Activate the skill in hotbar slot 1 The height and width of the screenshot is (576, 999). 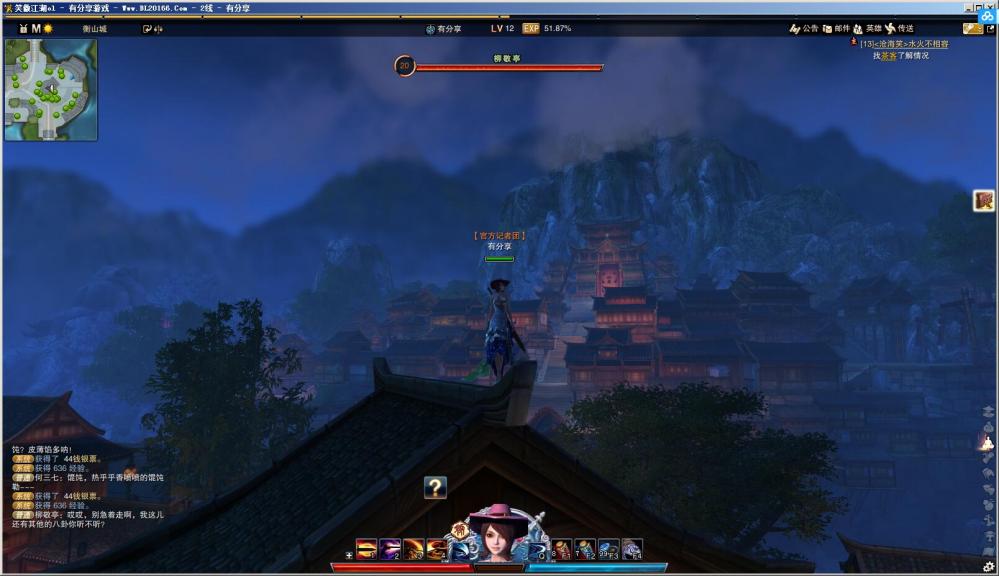(367, 549)
